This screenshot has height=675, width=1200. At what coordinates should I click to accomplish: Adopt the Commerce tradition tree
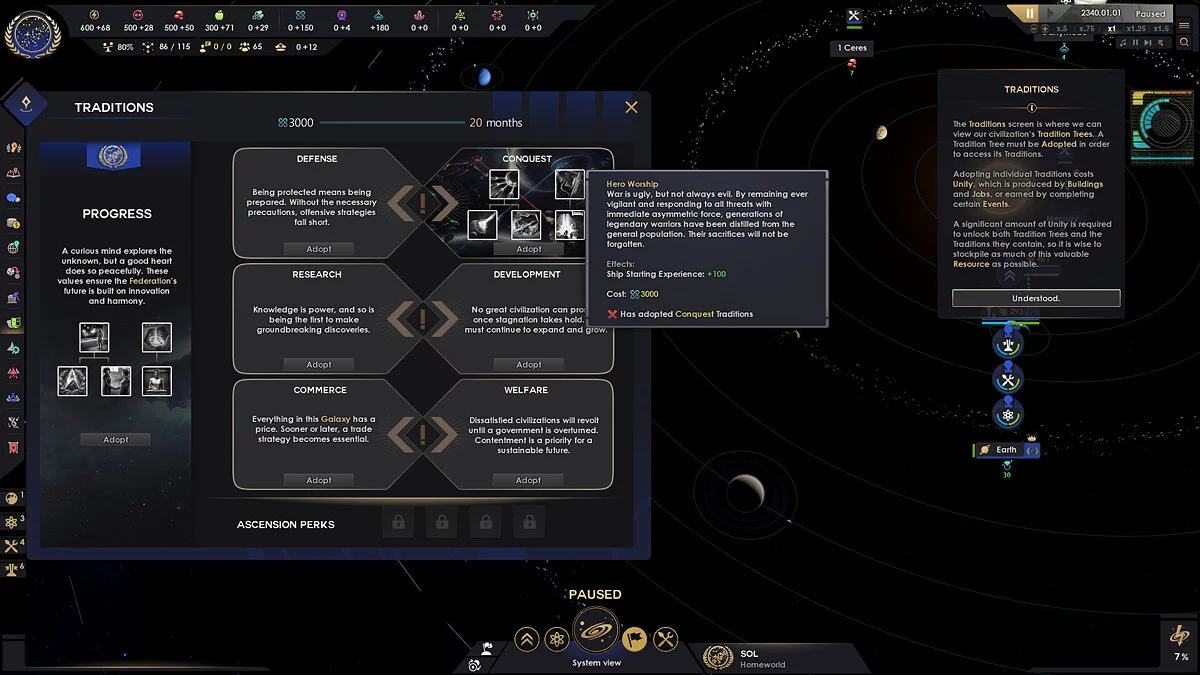click(x=318, y=480)
